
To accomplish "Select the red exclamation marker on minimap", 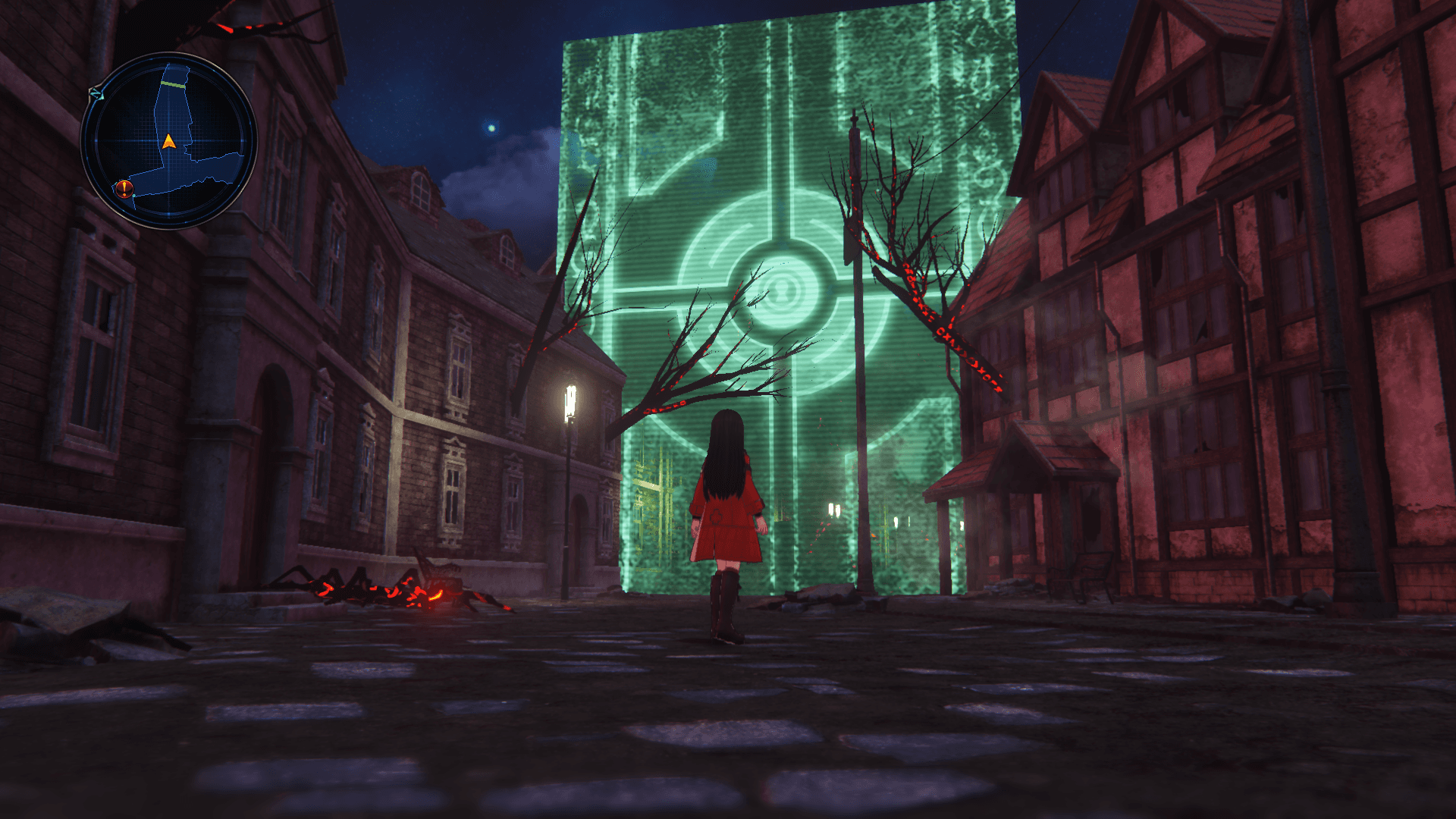I will click(x=125, y=188).
